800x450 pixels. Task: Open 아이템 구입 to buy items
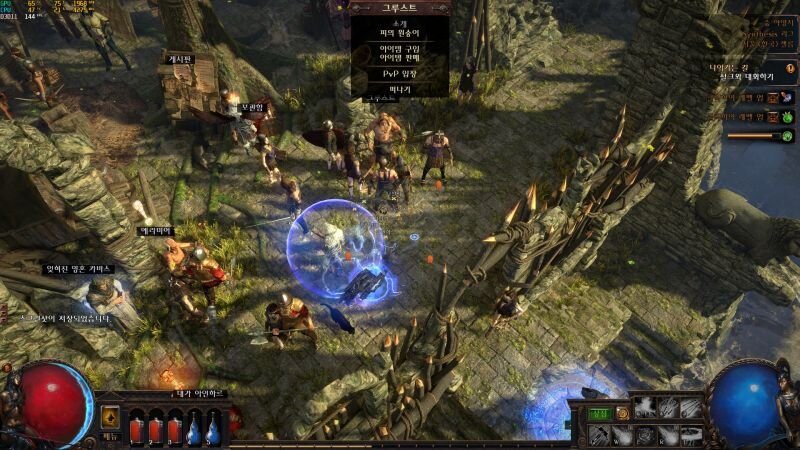399,49
